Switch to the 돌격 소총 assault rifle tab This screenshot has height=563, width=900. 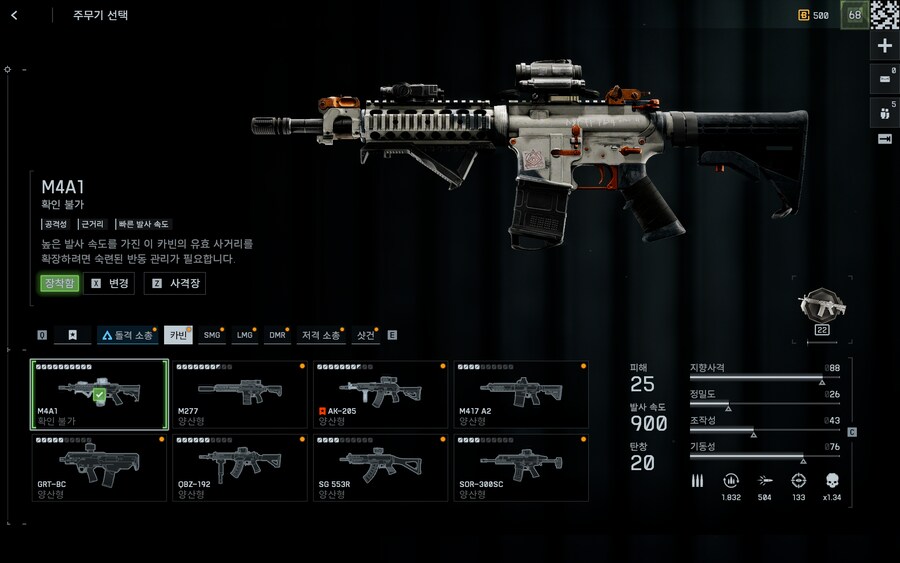127,335
